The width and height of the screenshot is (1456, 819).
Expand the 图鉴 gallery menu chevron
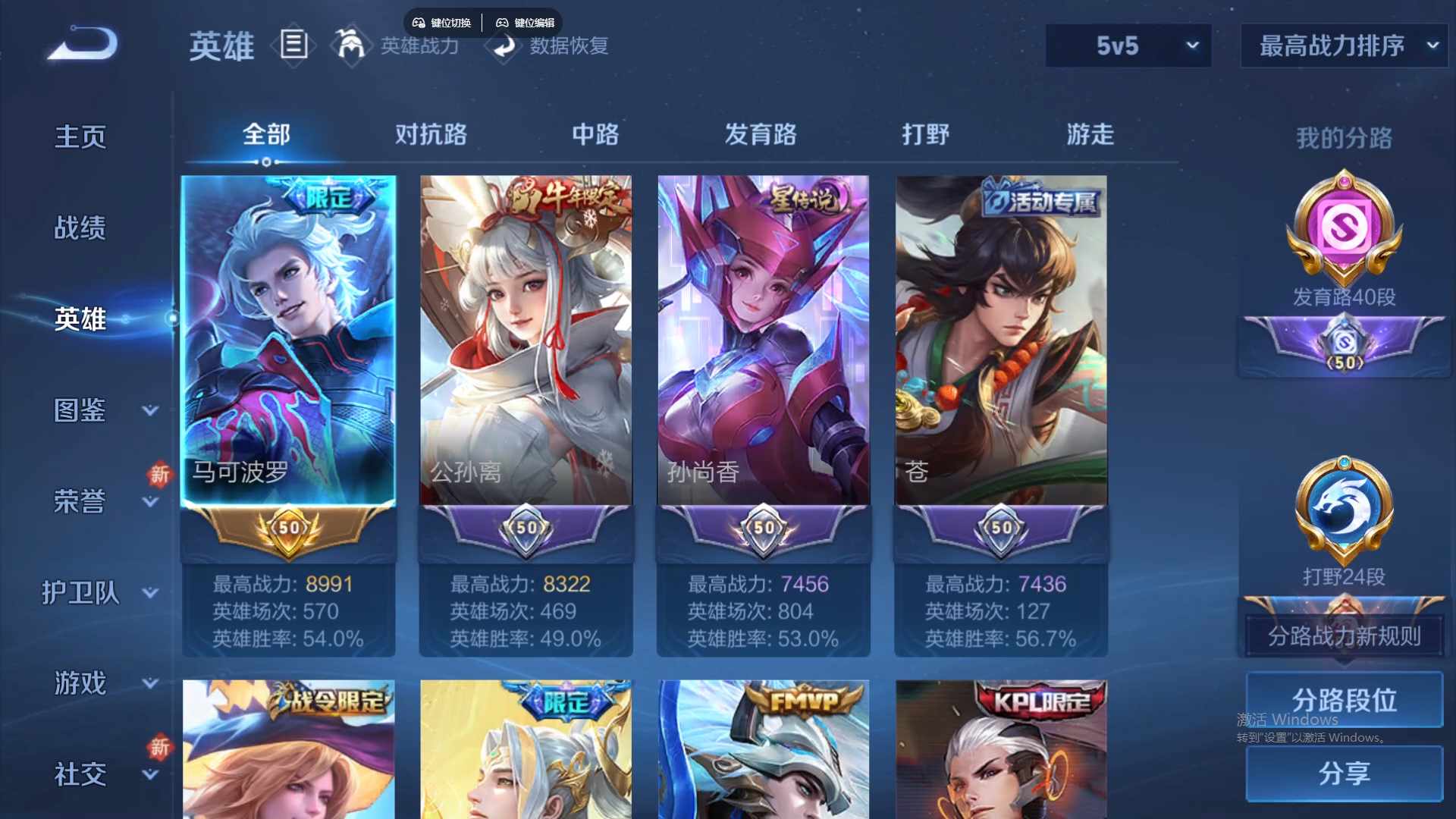tap(150, 410)
